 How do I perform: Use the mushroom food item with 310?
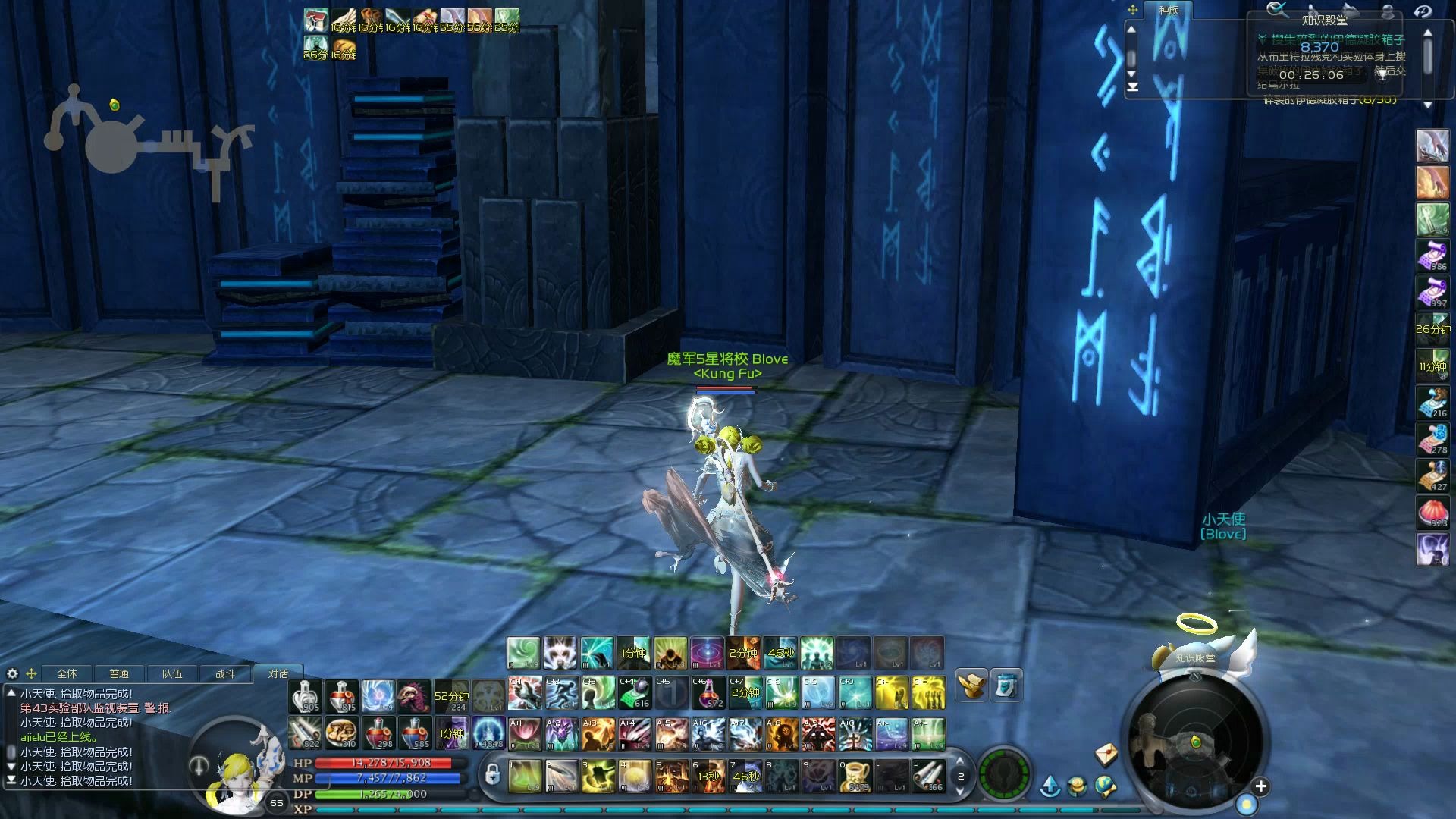pyautogui.click(x=341, y=733)
